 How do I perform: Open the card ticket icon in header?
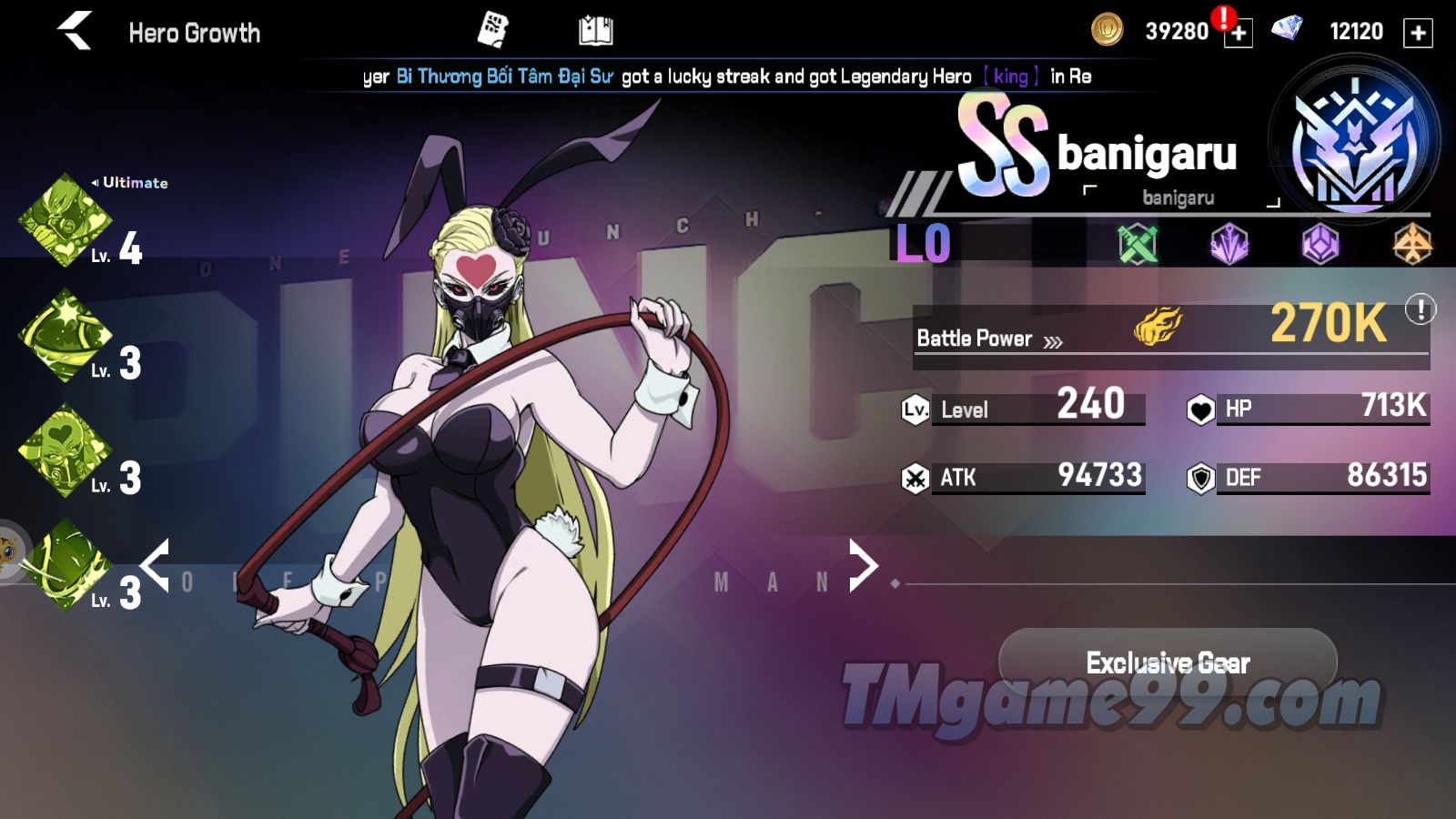pyautogui.click(x=492, y=30)
